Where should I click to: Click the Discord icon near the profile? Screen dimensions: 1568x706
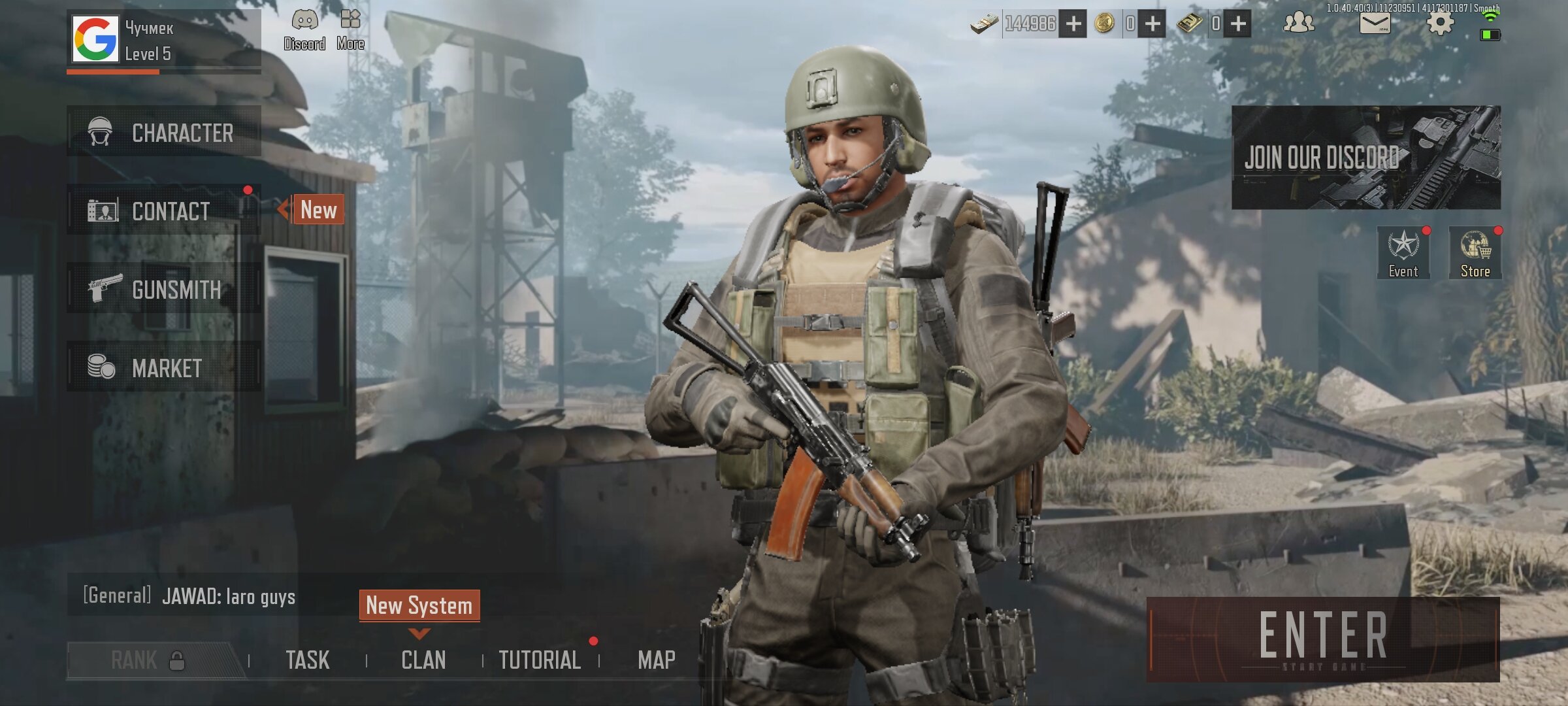[304, 29]
